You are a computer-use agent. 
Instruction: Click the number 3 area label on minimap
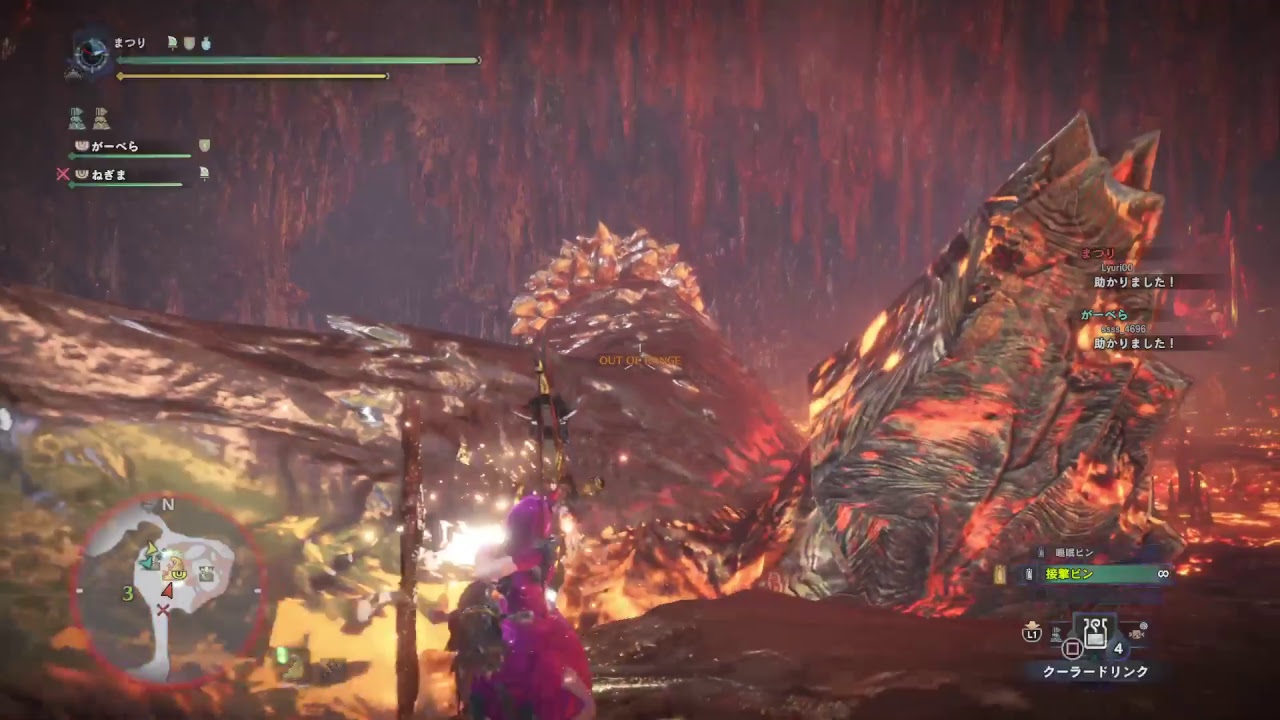point(128,593)
